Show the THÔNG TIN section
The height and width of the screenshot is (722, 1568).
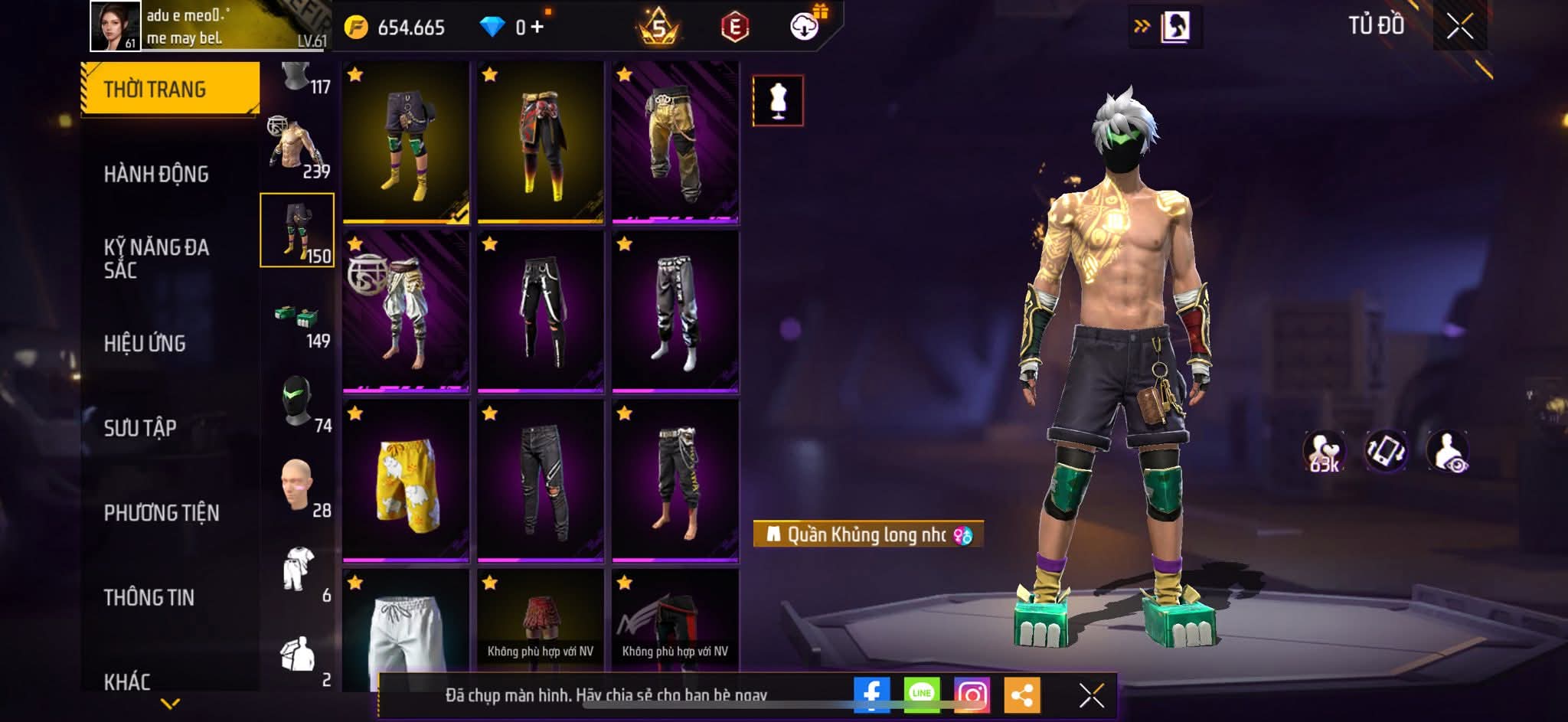149,597
